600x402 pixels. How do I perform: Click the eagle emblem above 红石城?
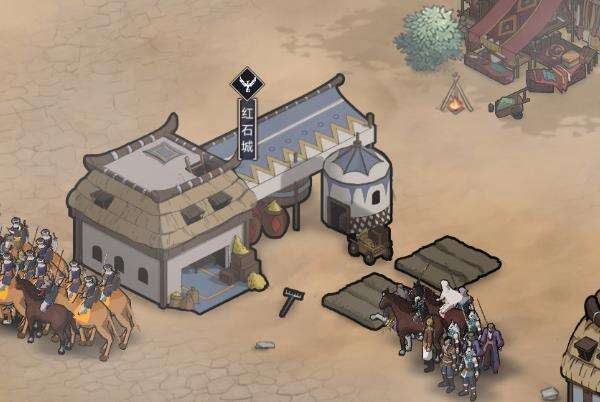247,83
